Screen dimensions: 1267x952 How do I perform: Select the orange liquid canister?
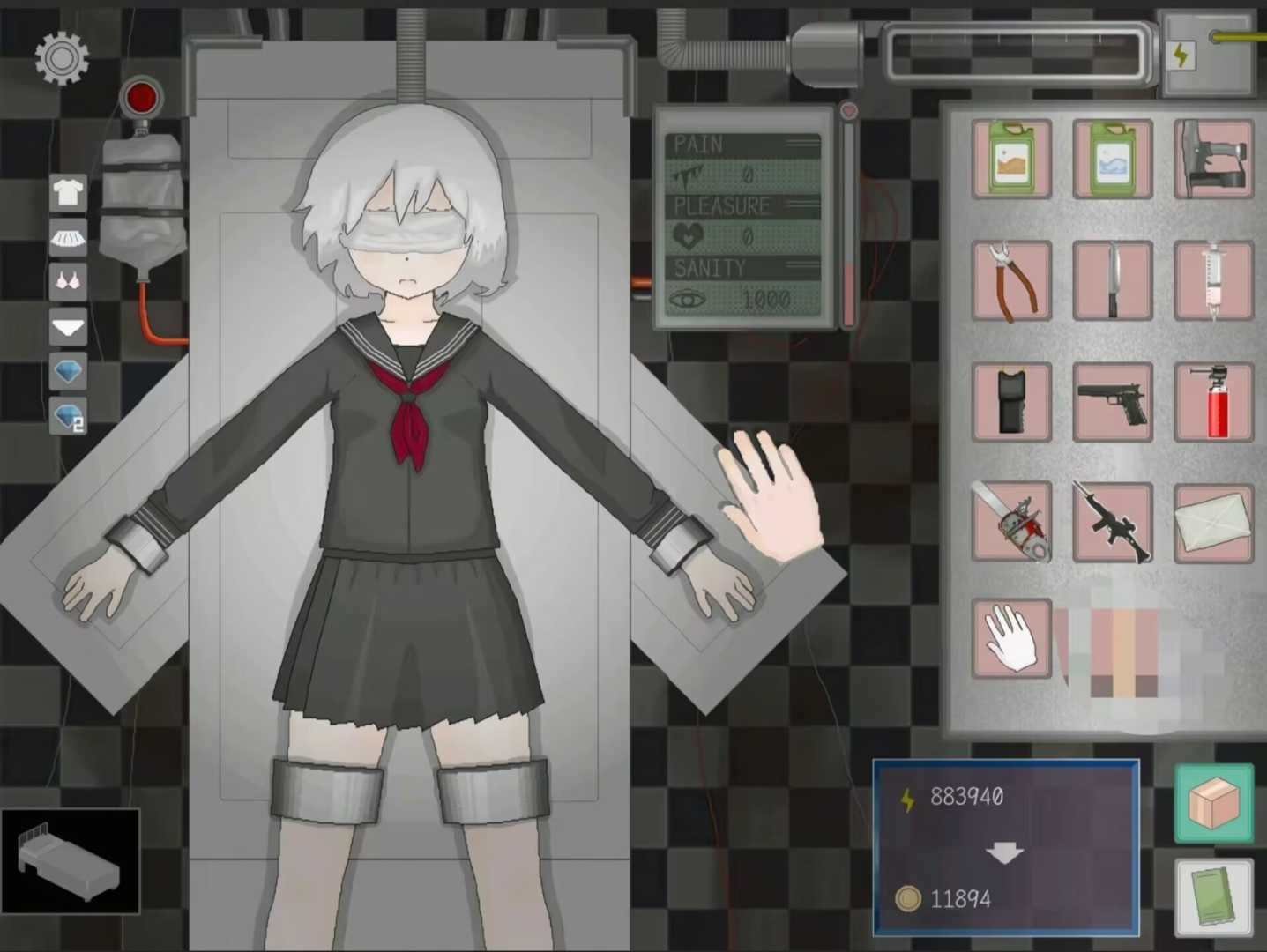click(1010, 160)
